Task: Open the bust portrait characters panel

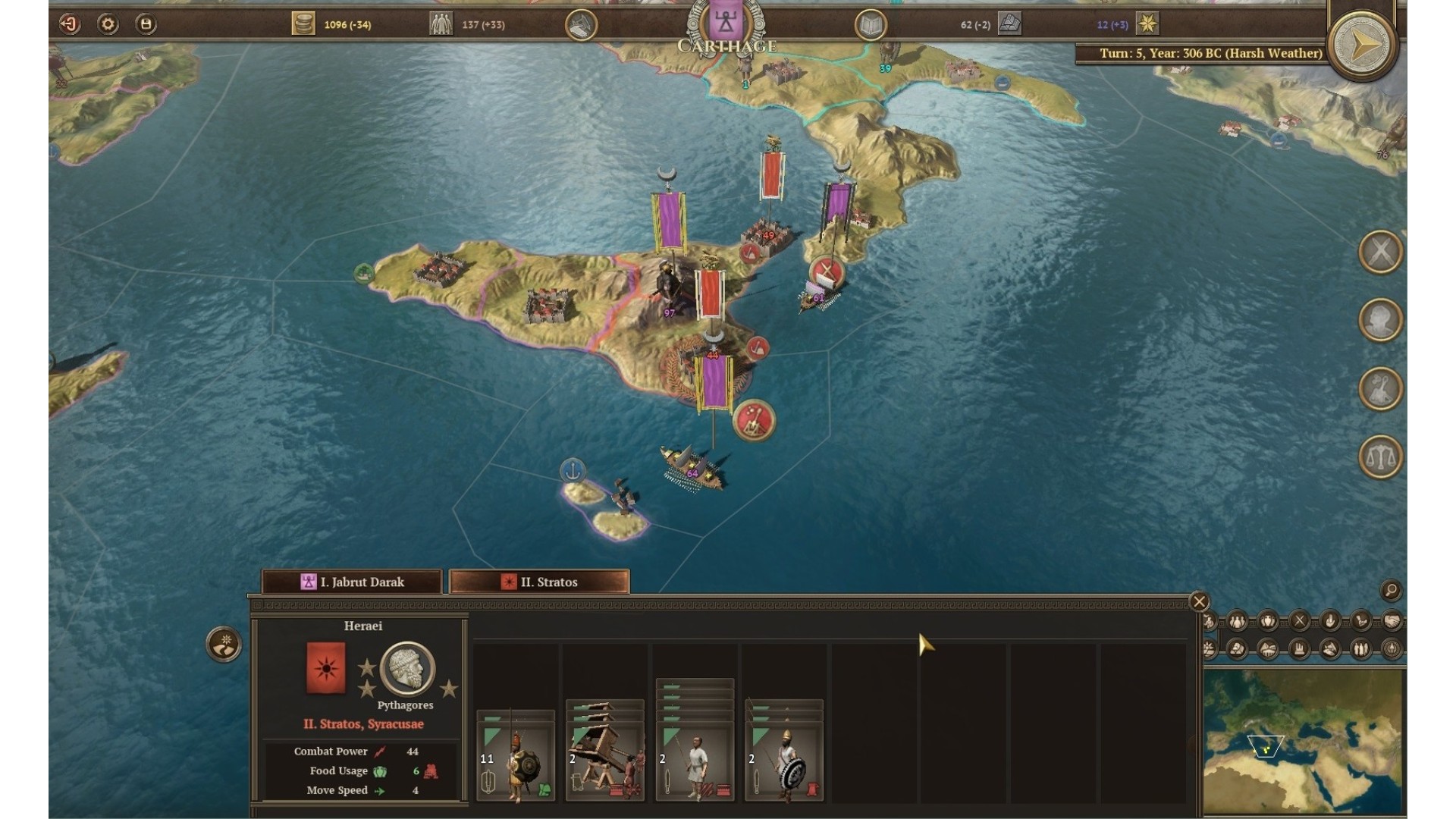Action: point(1380,320)
